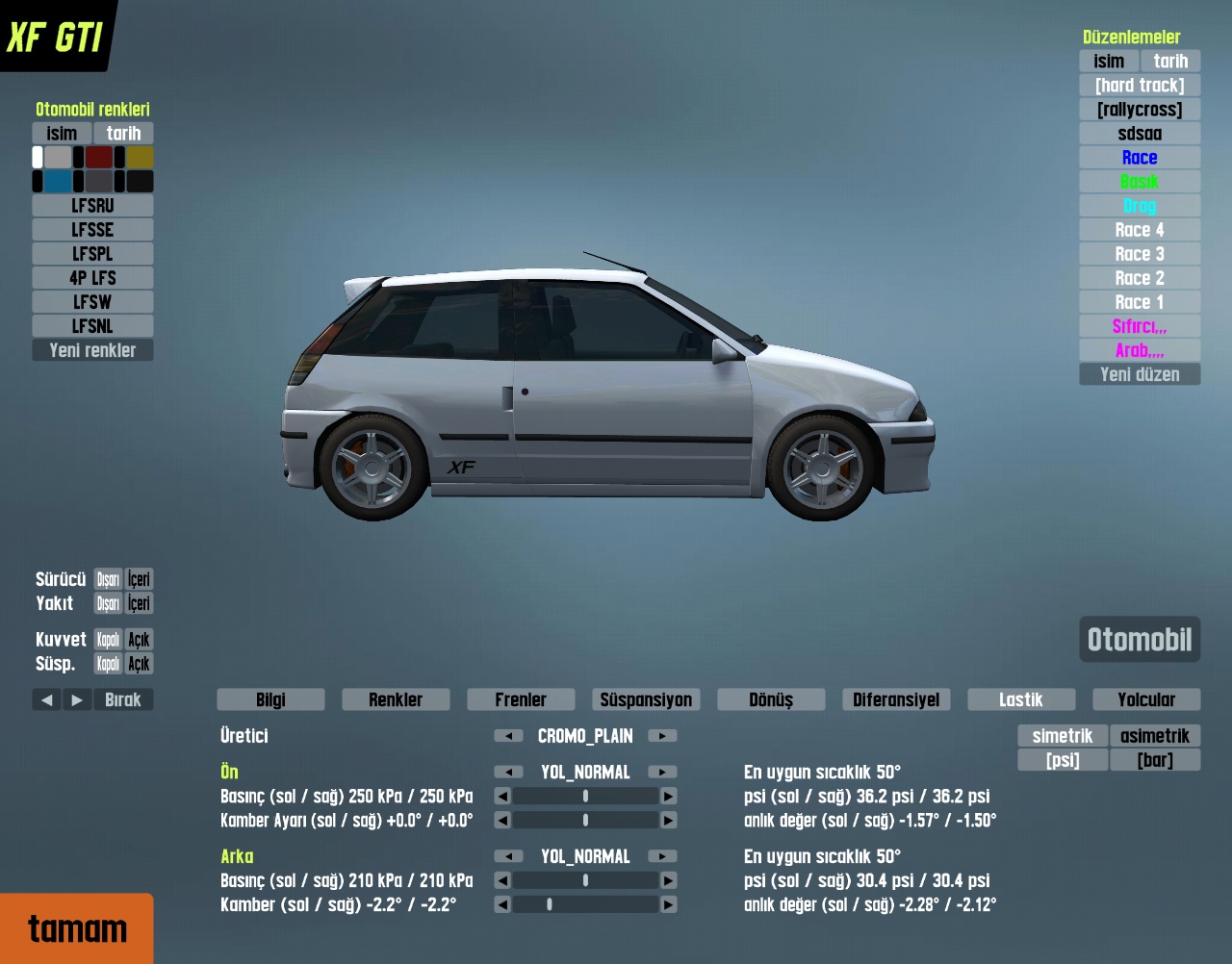Choose next tire manufacturer after CROMO_PLAIN
The width and height of the screenshot is (1232, 964).
[662, 736]
